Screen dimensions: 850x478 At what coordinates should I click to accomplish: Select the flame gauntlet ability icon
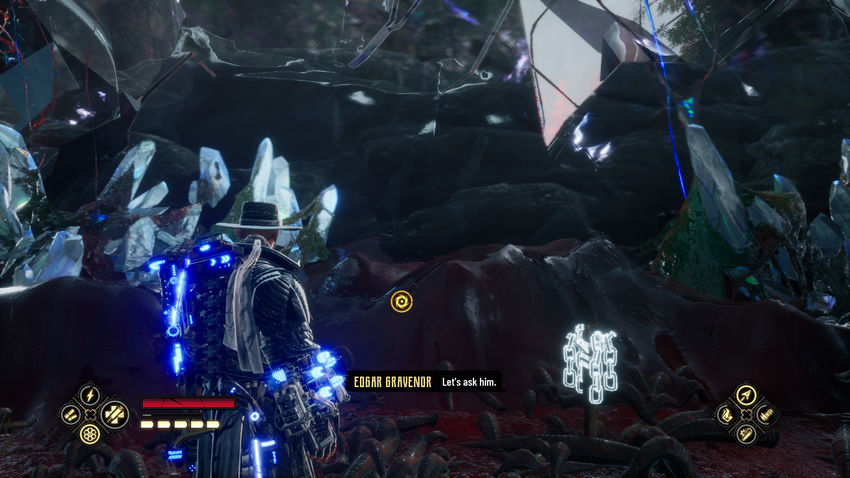(x=724, y=414)
